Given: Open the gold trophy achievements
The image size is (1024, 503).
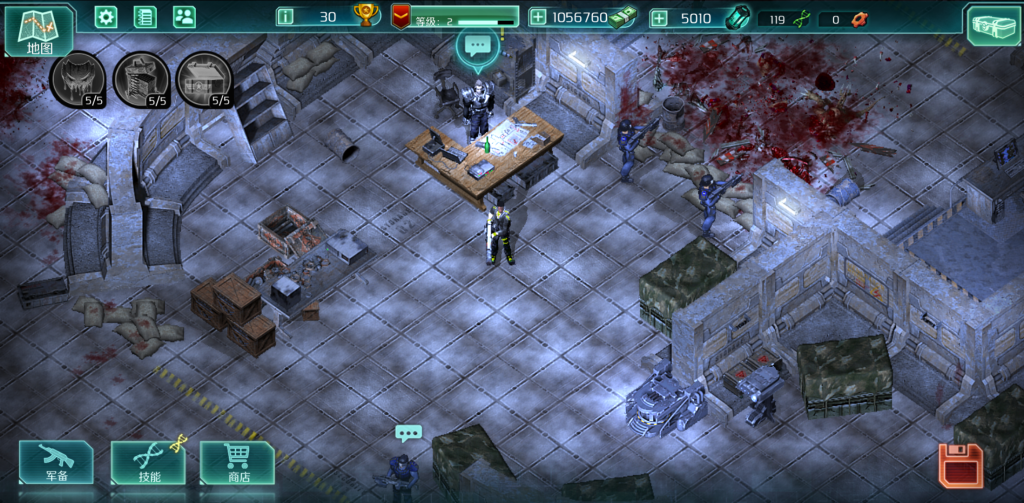Looking at the screenshot, I should [x=366, y=15].
